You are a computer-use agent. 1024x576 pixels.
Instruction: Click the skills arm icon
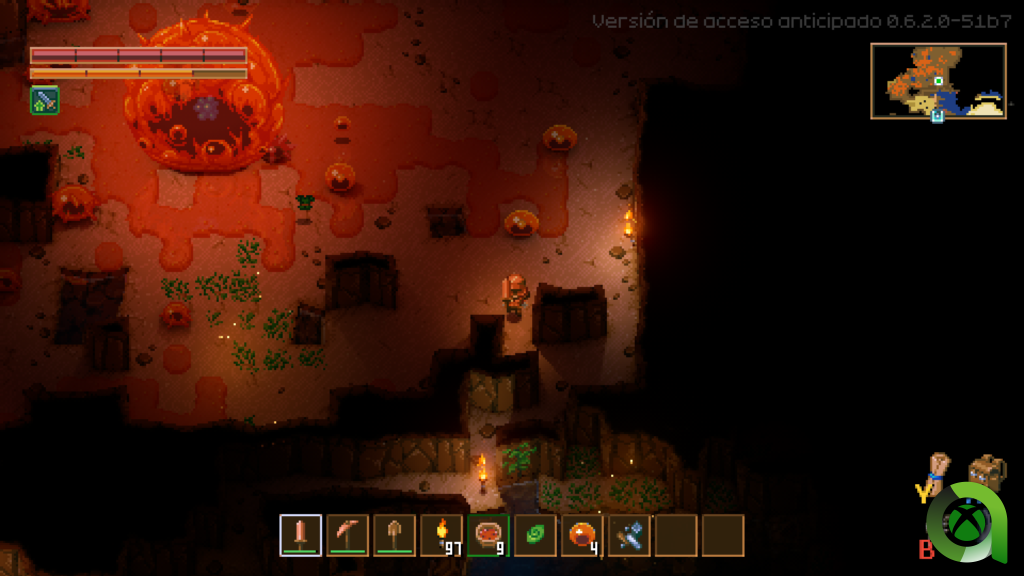938,471
